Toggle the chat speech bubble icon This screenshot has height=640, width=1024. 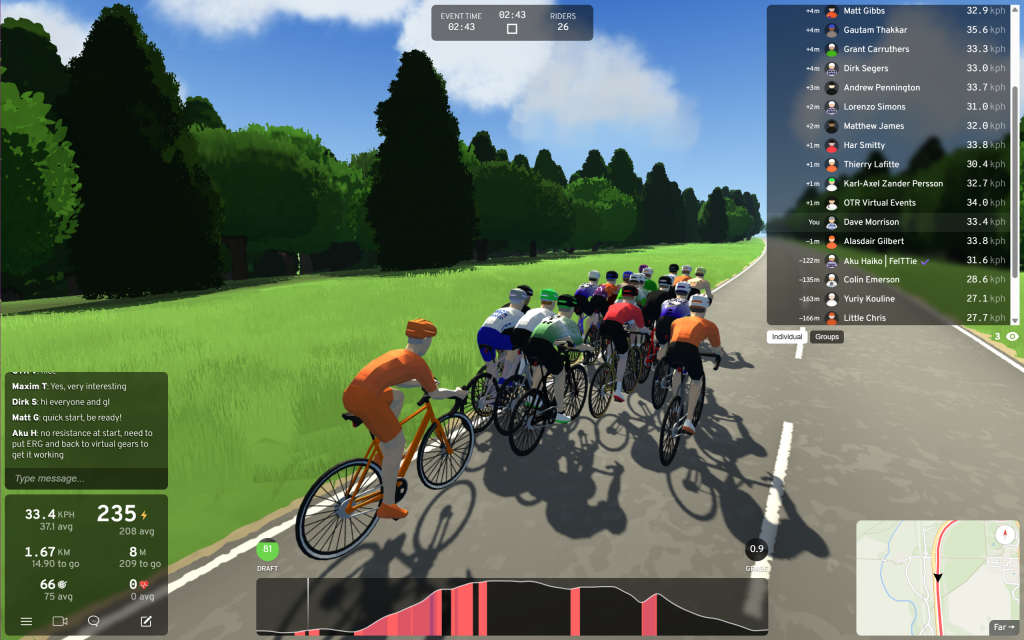pyautogui.click(x=94, y=621)
